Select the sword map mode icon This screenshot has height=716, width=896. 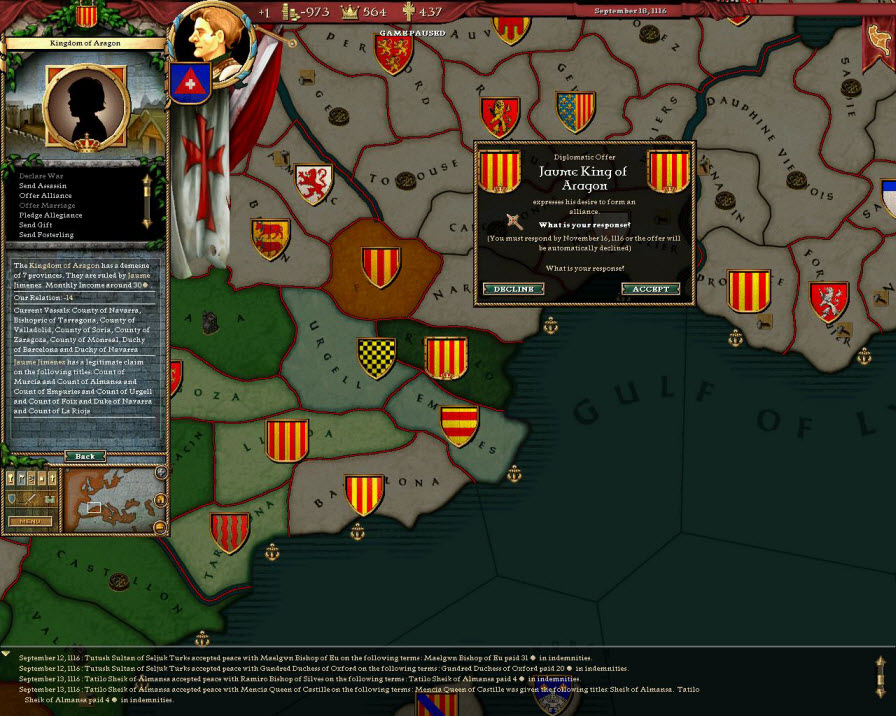(x=30, y=498)
